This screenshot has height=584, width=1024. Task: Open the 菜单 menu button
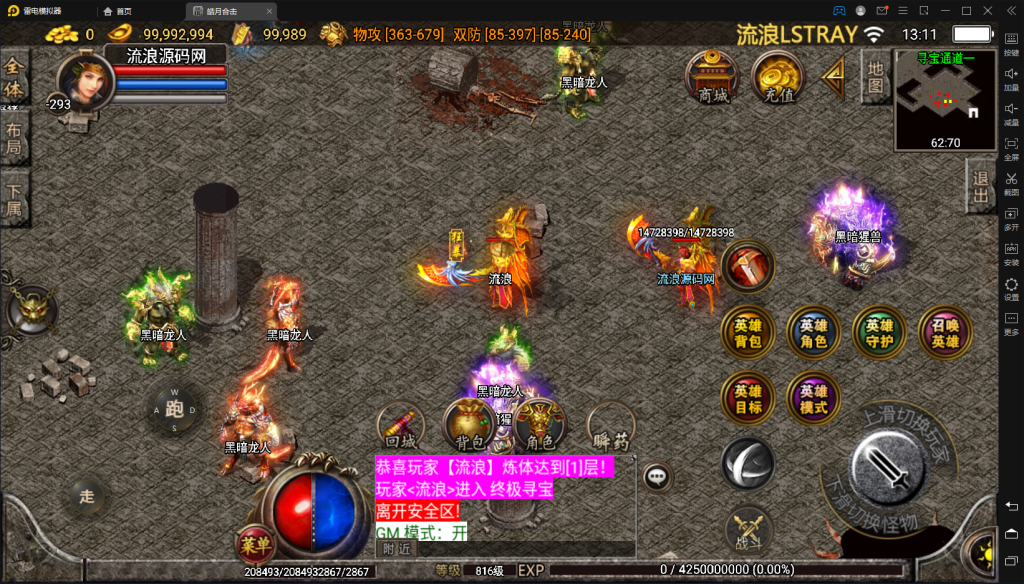256,545
